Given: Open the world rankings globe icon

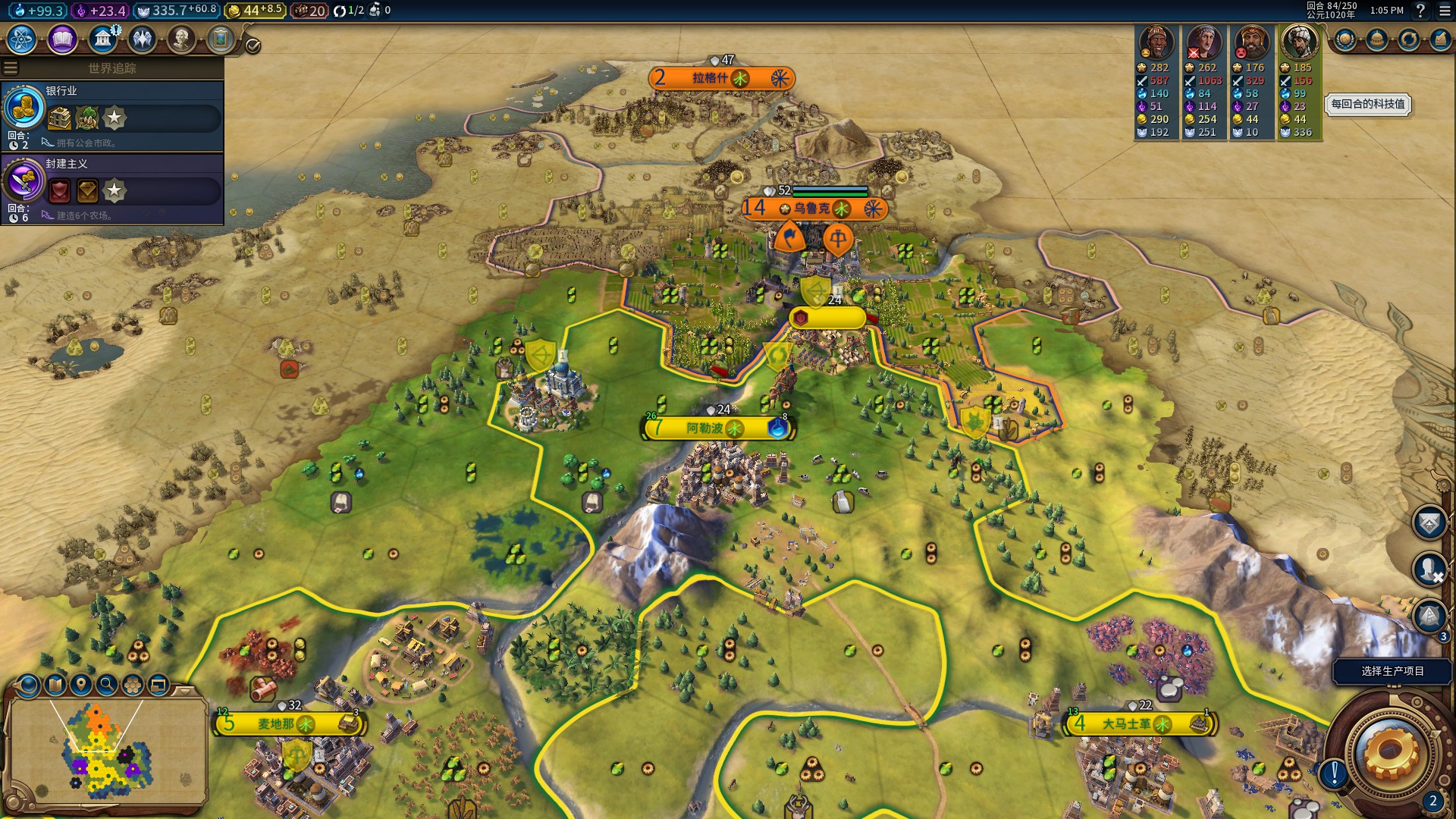Looking at the screenshot, I should [1345, 39].
